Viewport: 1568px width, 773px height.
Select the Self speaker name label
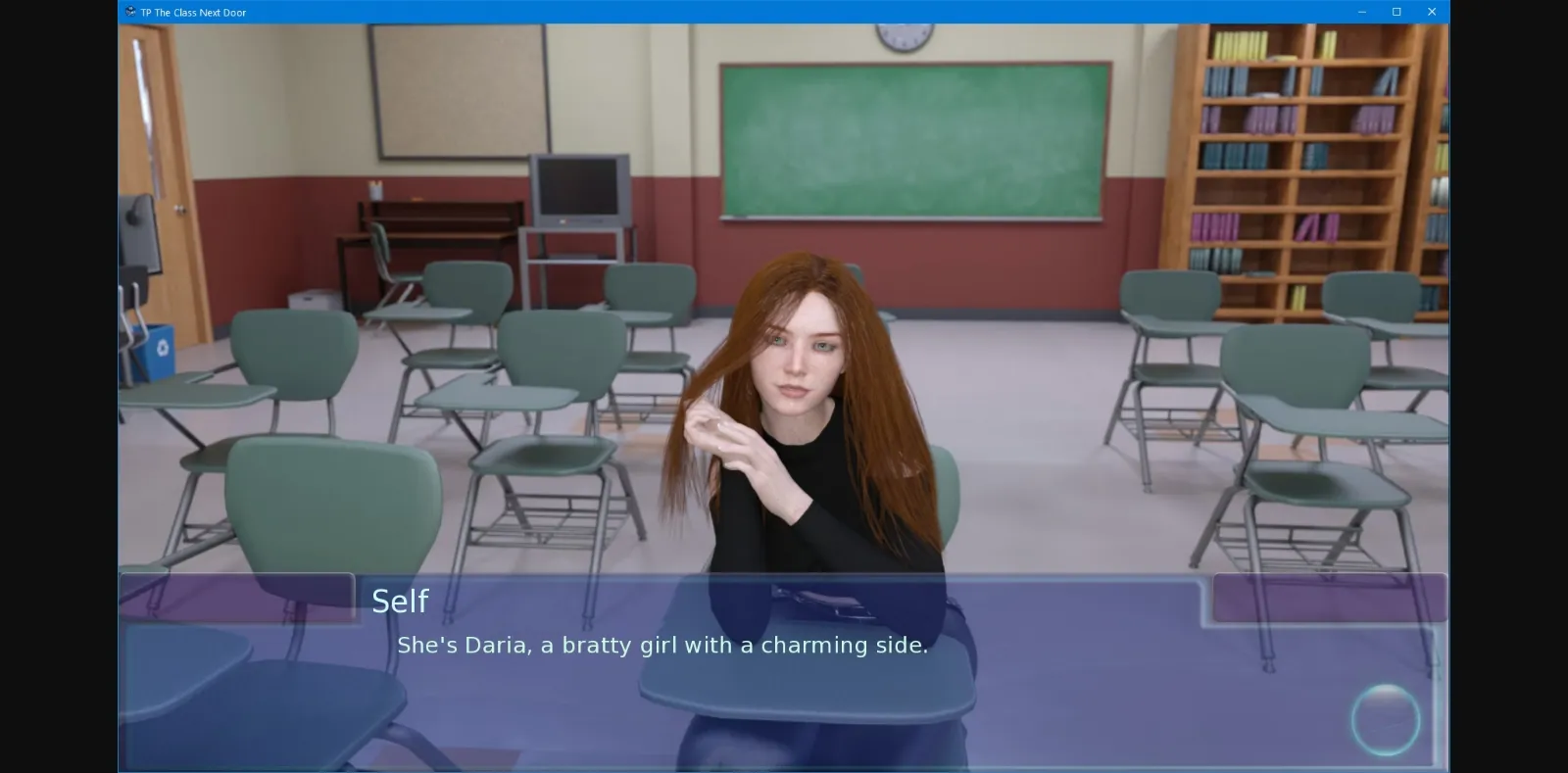point(400,601)
